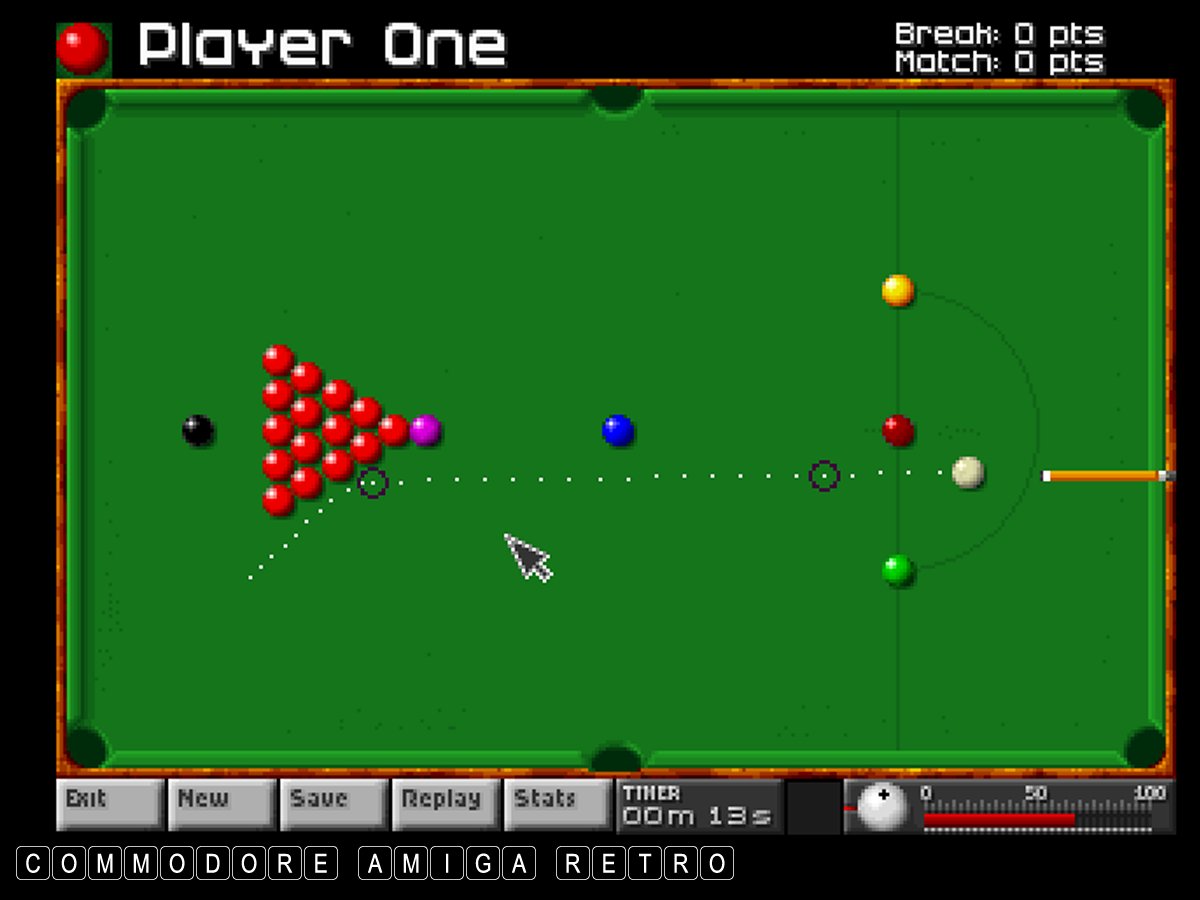
Task: Show the Stats screen
Action: coord(557,803)
